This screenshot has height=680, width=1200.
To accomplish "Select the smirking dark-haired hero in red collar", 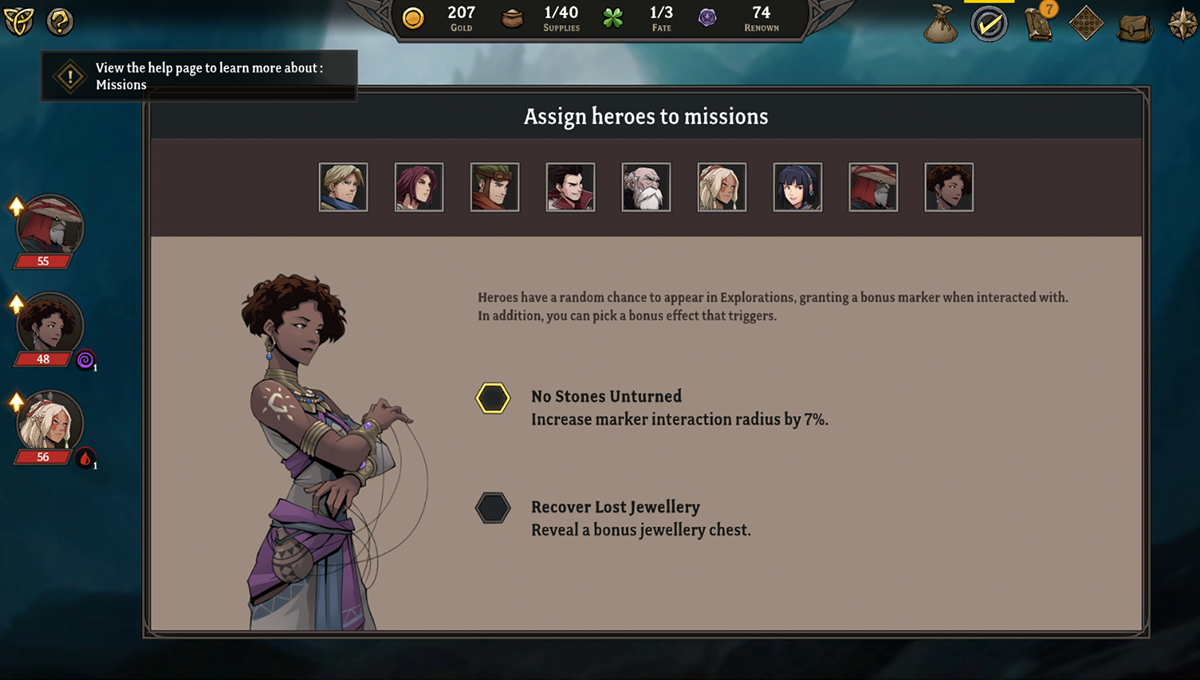I will point(571,187).
